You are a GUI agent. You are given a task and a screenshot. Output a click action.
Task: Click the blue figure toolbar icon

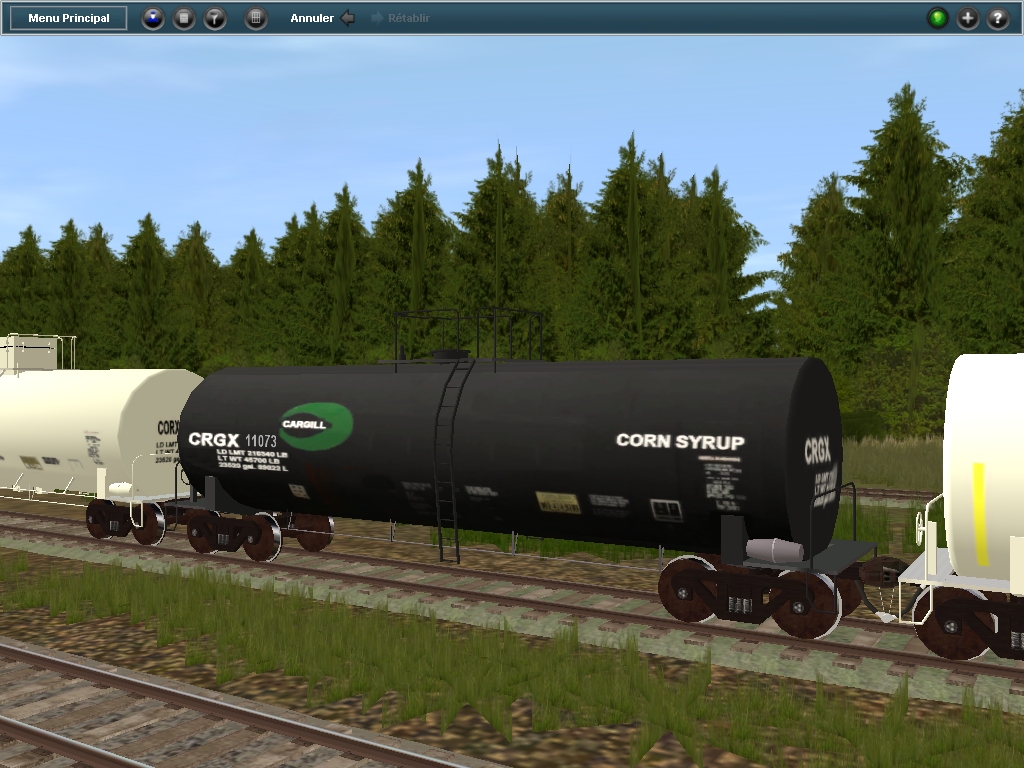click(152, 18)
